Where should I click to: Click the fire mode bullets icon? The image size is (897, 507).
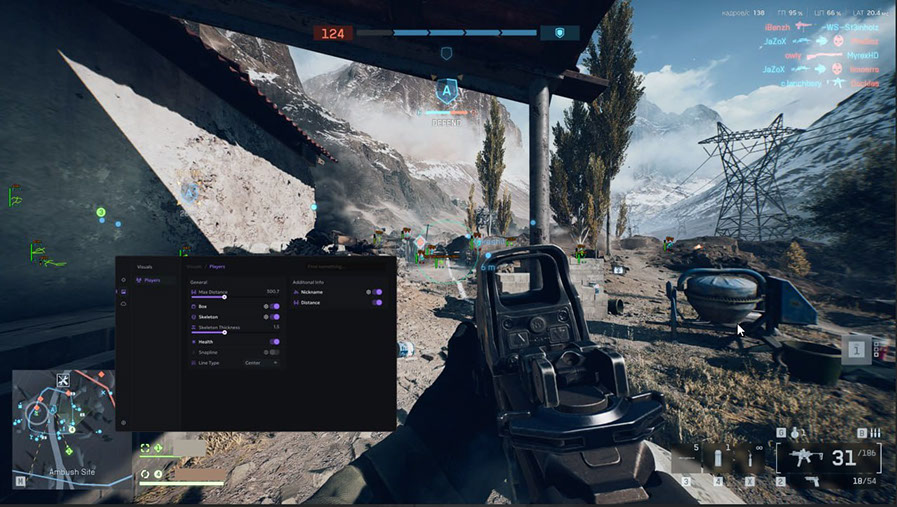click(x=875, y=433)
